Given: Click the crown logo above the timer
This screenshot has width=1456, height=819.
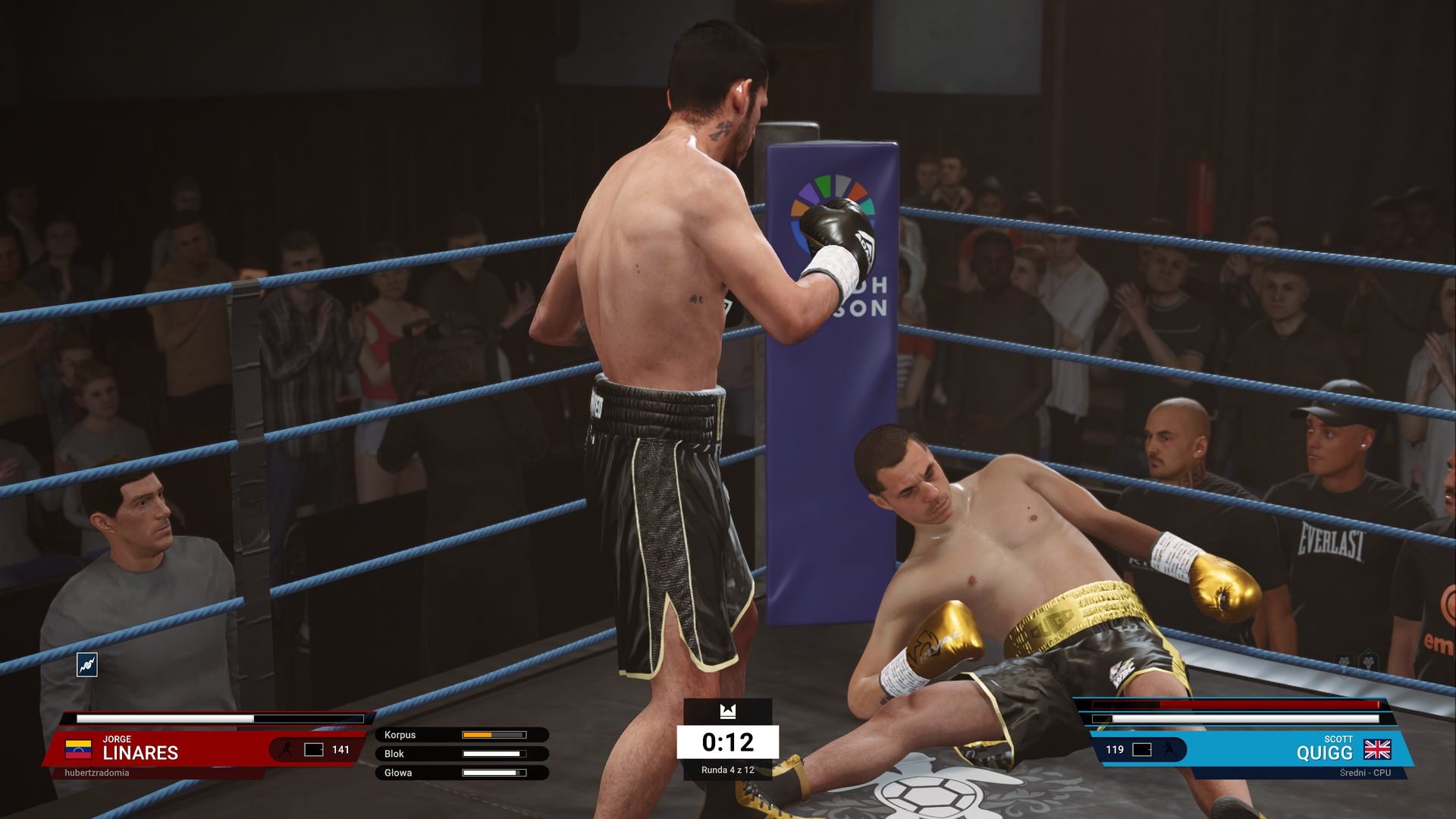Looking at the screenshot, I should 728,711.
